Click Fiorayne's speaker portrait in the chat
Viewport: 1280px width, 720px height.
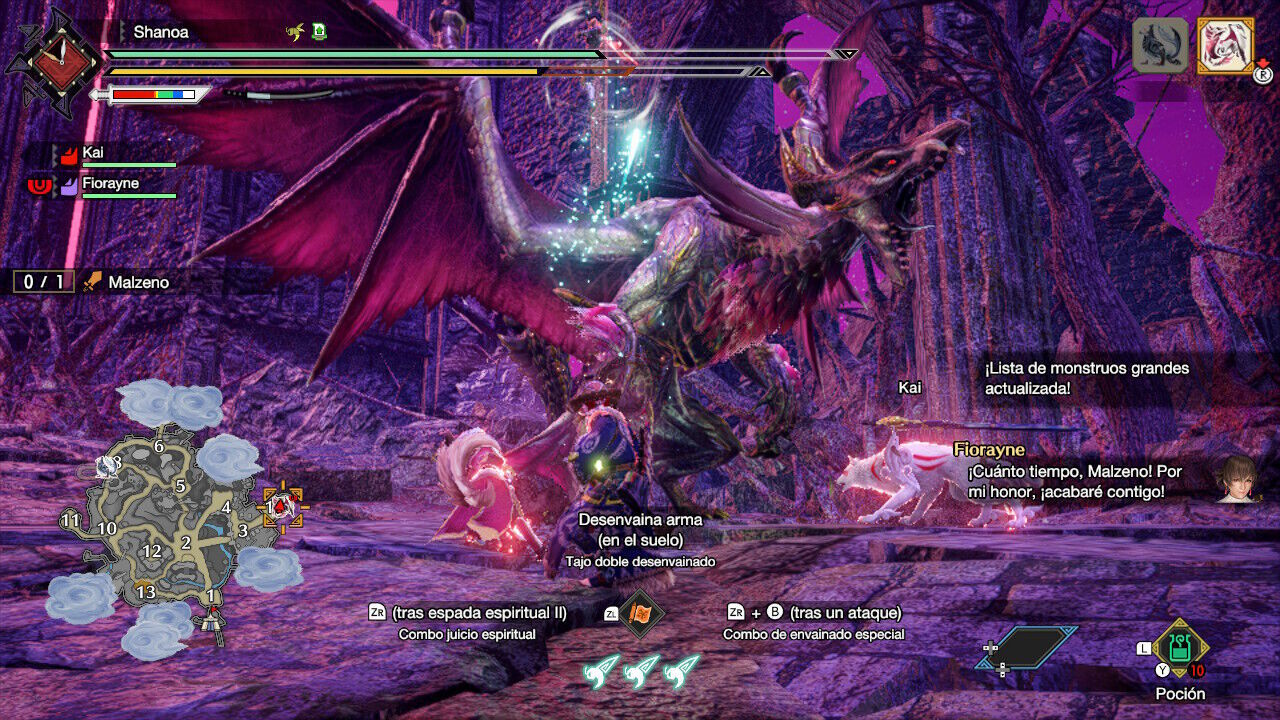[x=1235, y=480]
